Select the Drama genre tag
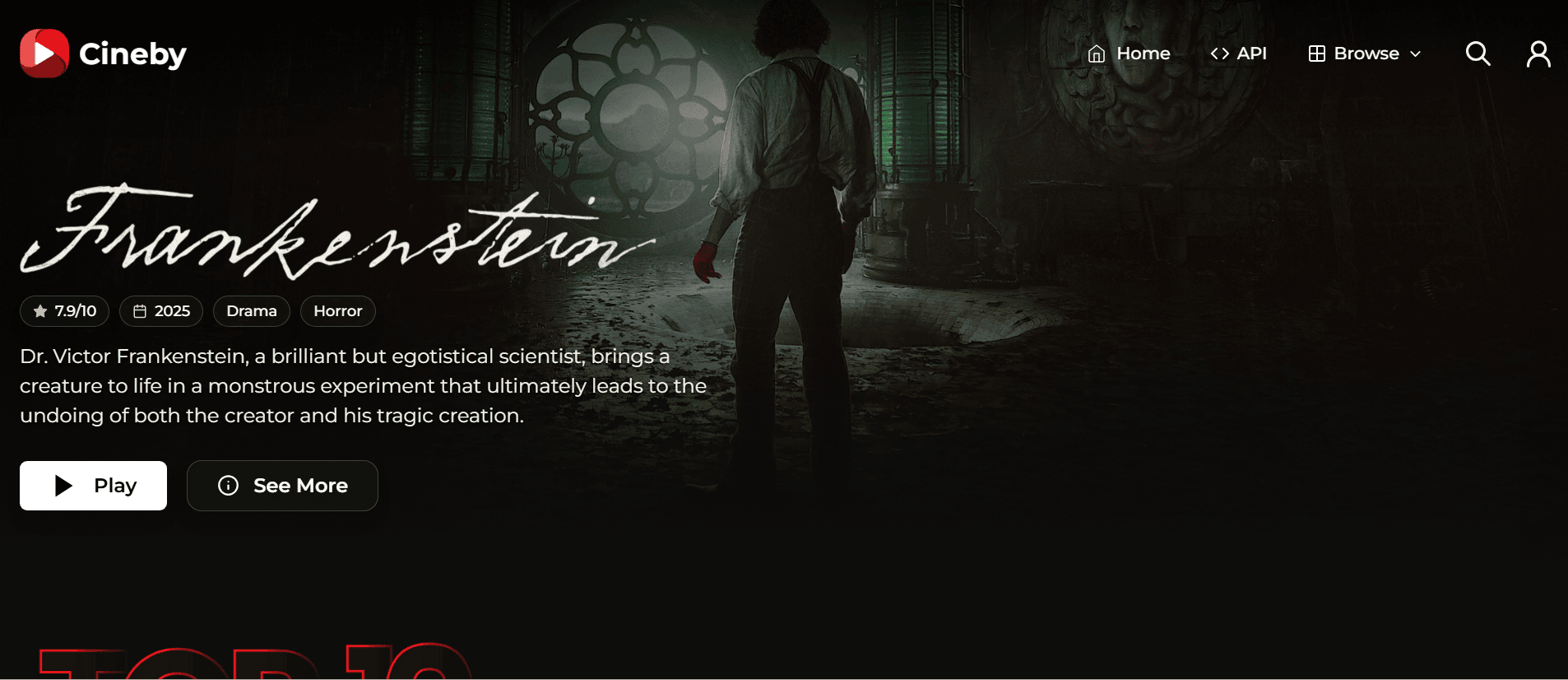 pos(252,311)
